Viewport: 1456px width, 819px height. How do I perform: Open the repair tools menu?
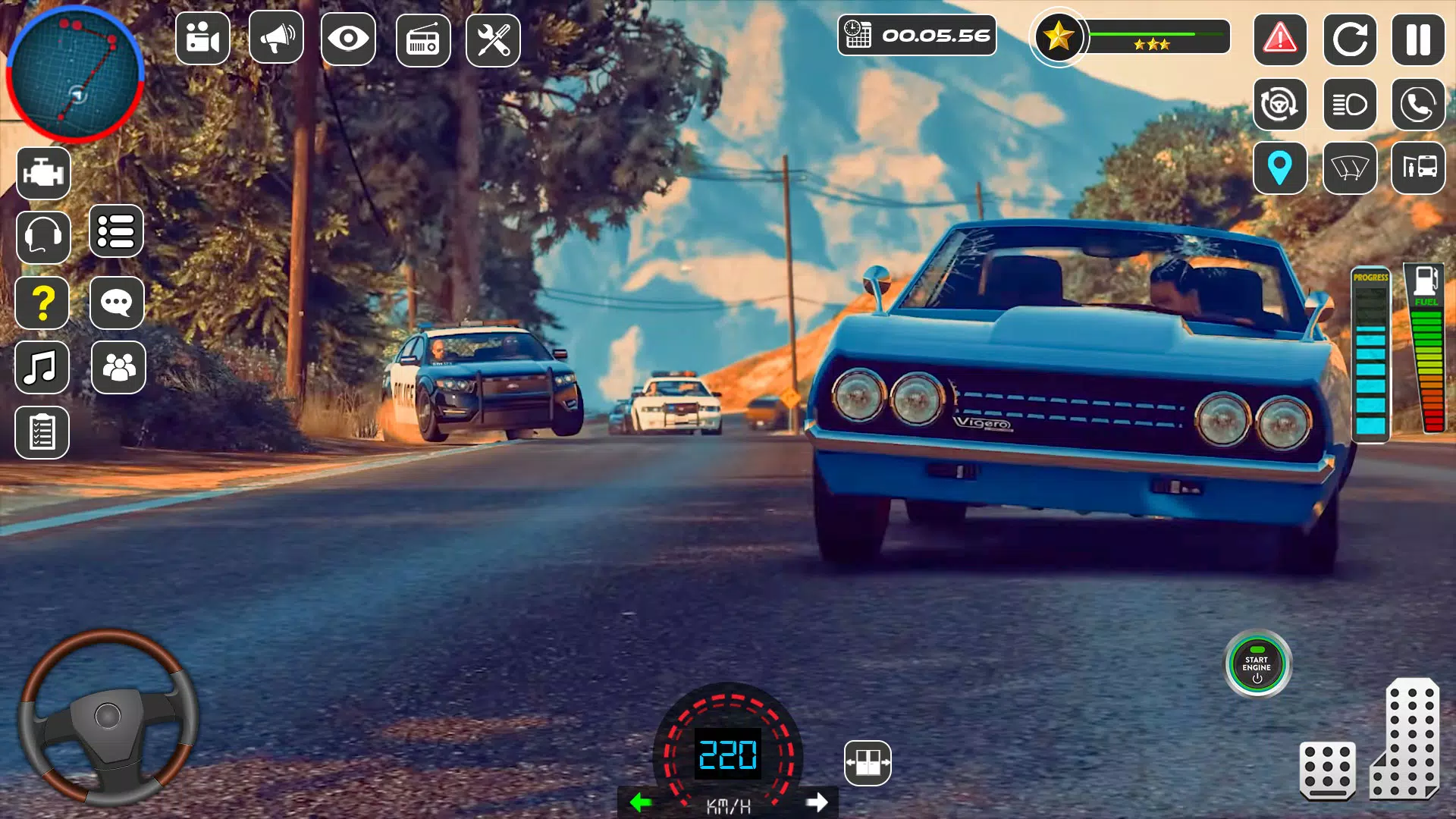(x=493, y=37)
